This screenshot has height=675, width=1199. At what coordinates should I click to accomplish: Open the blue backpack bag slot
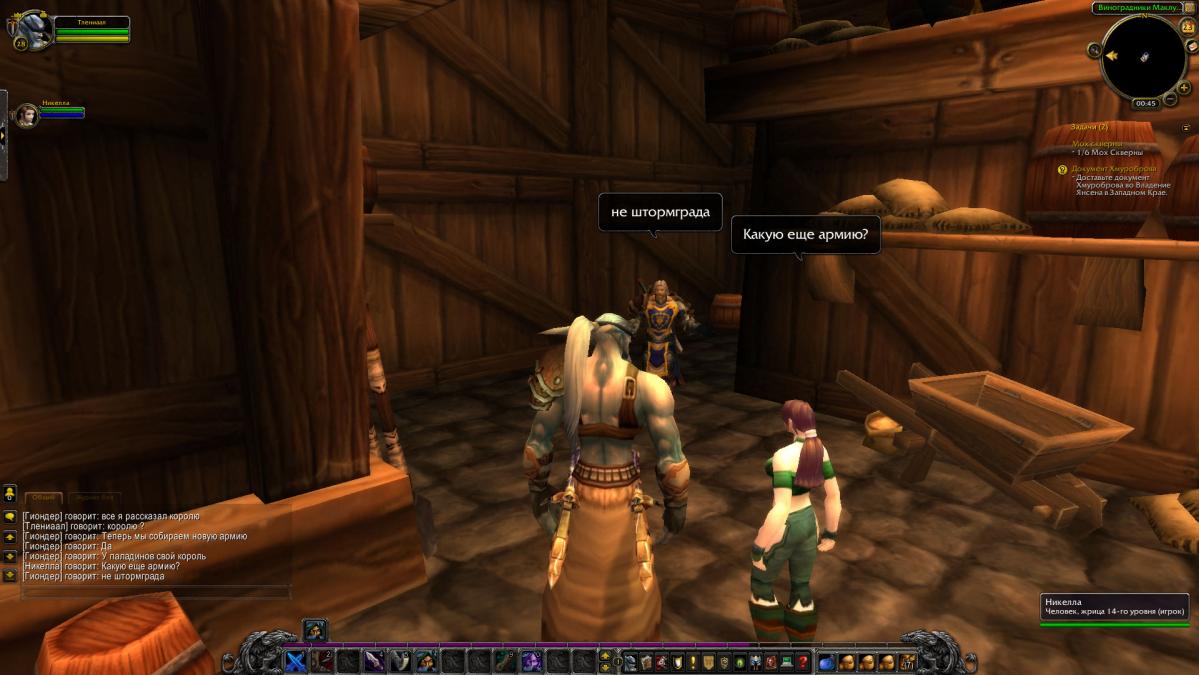pyautogui.click(x=827, y=661)
